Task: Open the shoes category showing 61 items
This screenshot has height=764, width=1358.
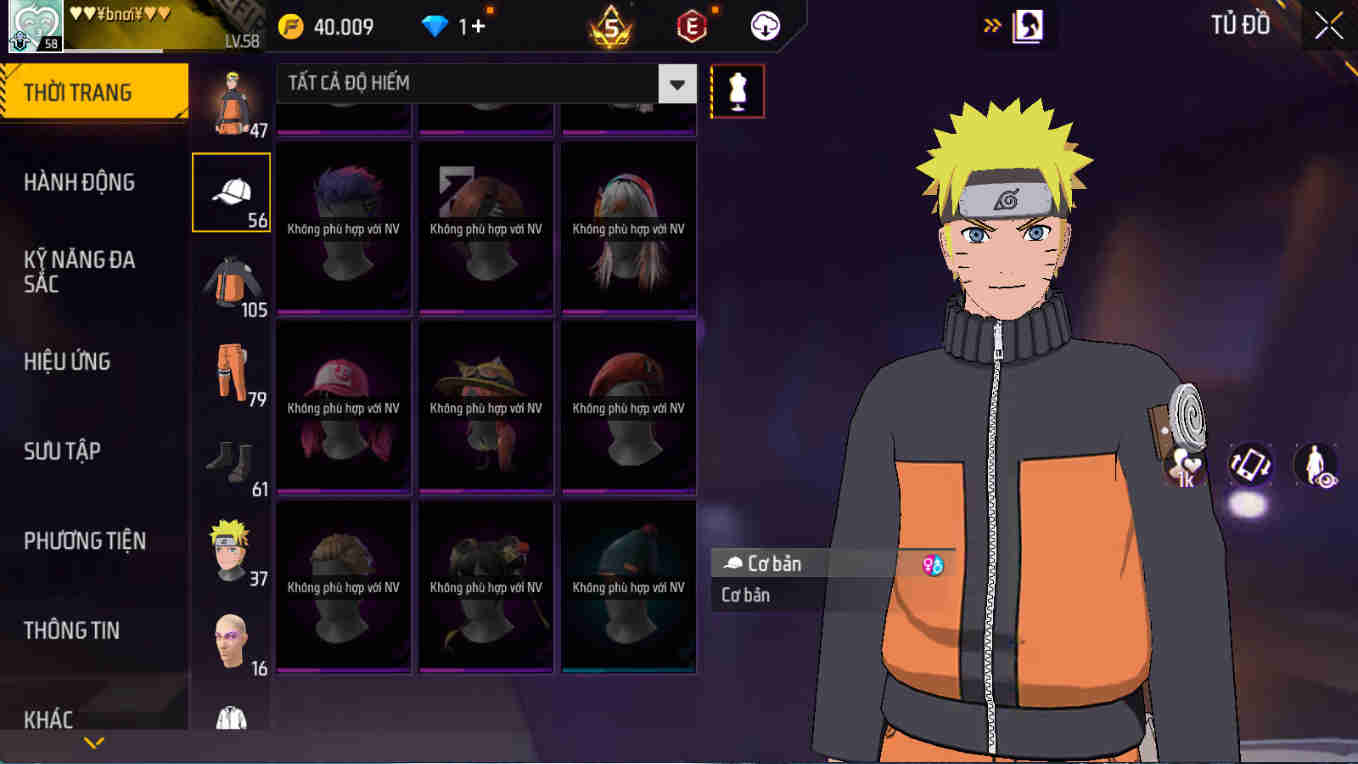Action: pos(231,460)
